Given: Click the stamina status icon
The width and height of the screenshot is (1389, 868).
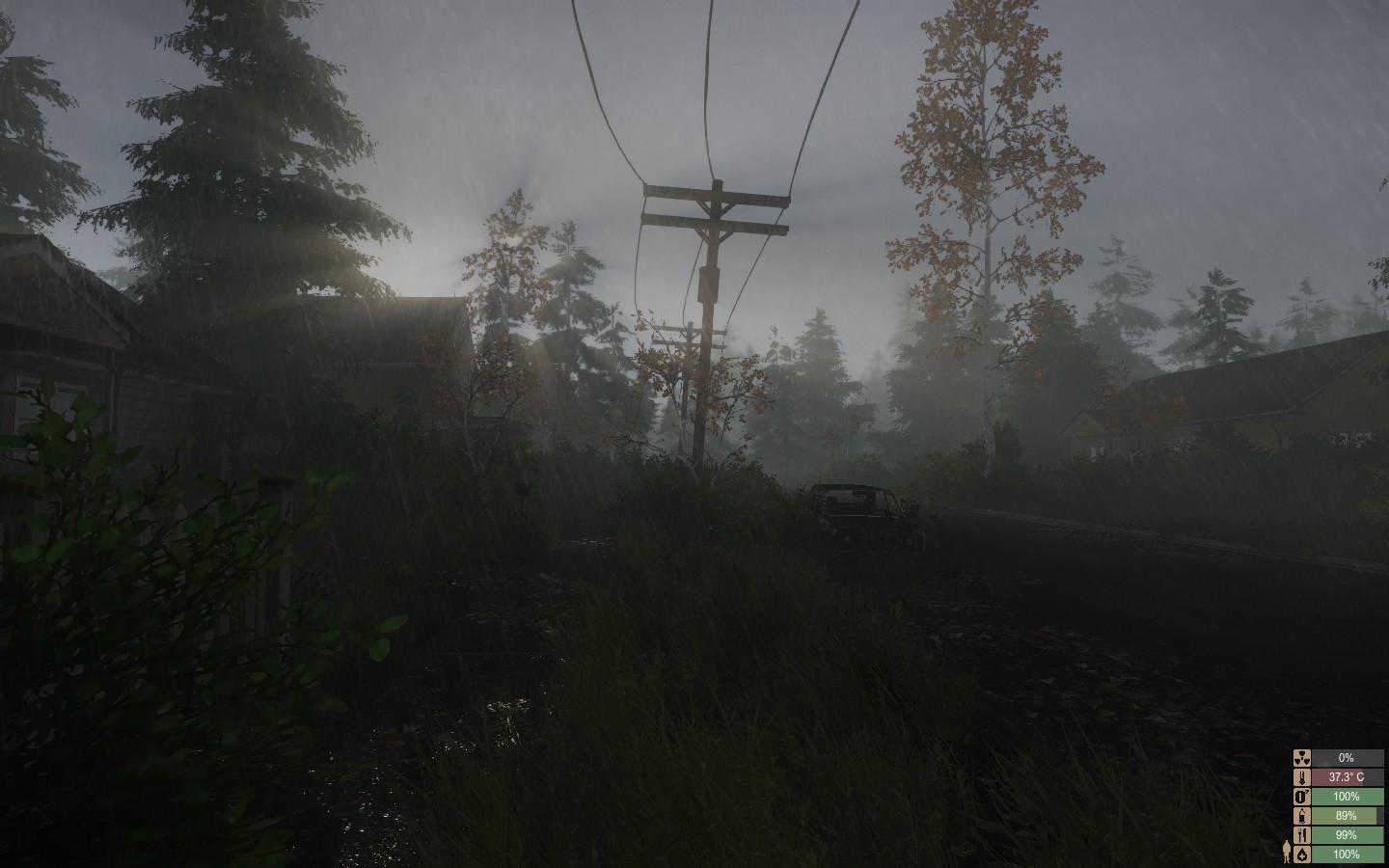Looking at the screenshot, I should pos(1302,797).
